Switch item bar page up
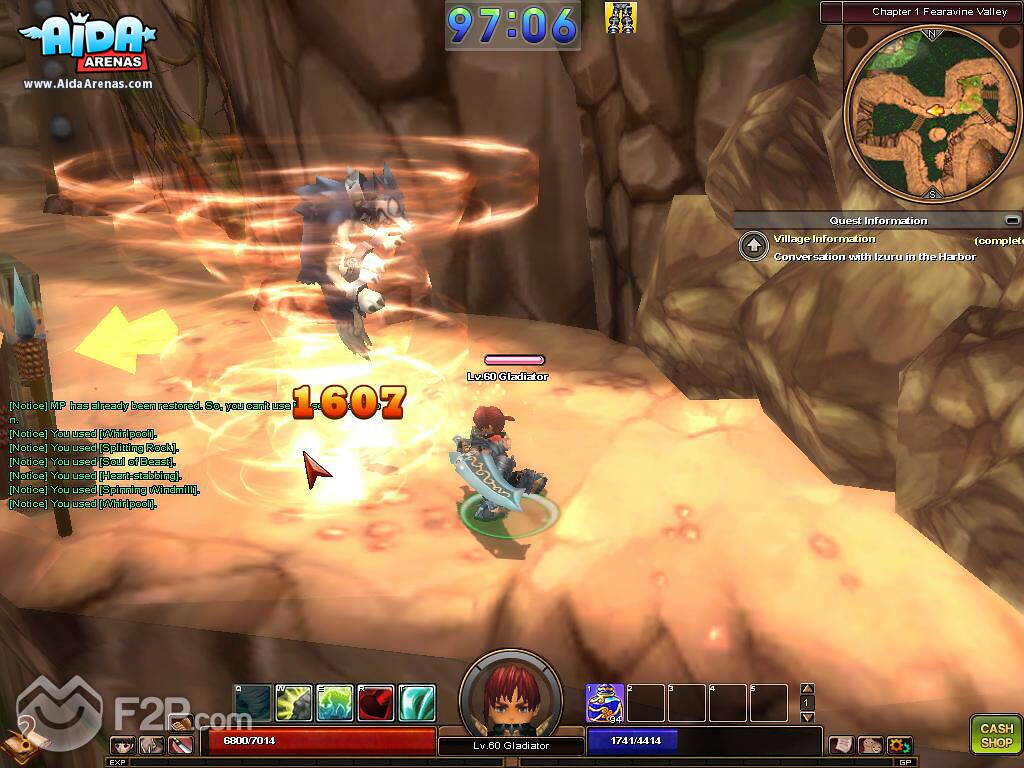The height and width of the screenshot is (768, 1024). (x=808, y=689)
